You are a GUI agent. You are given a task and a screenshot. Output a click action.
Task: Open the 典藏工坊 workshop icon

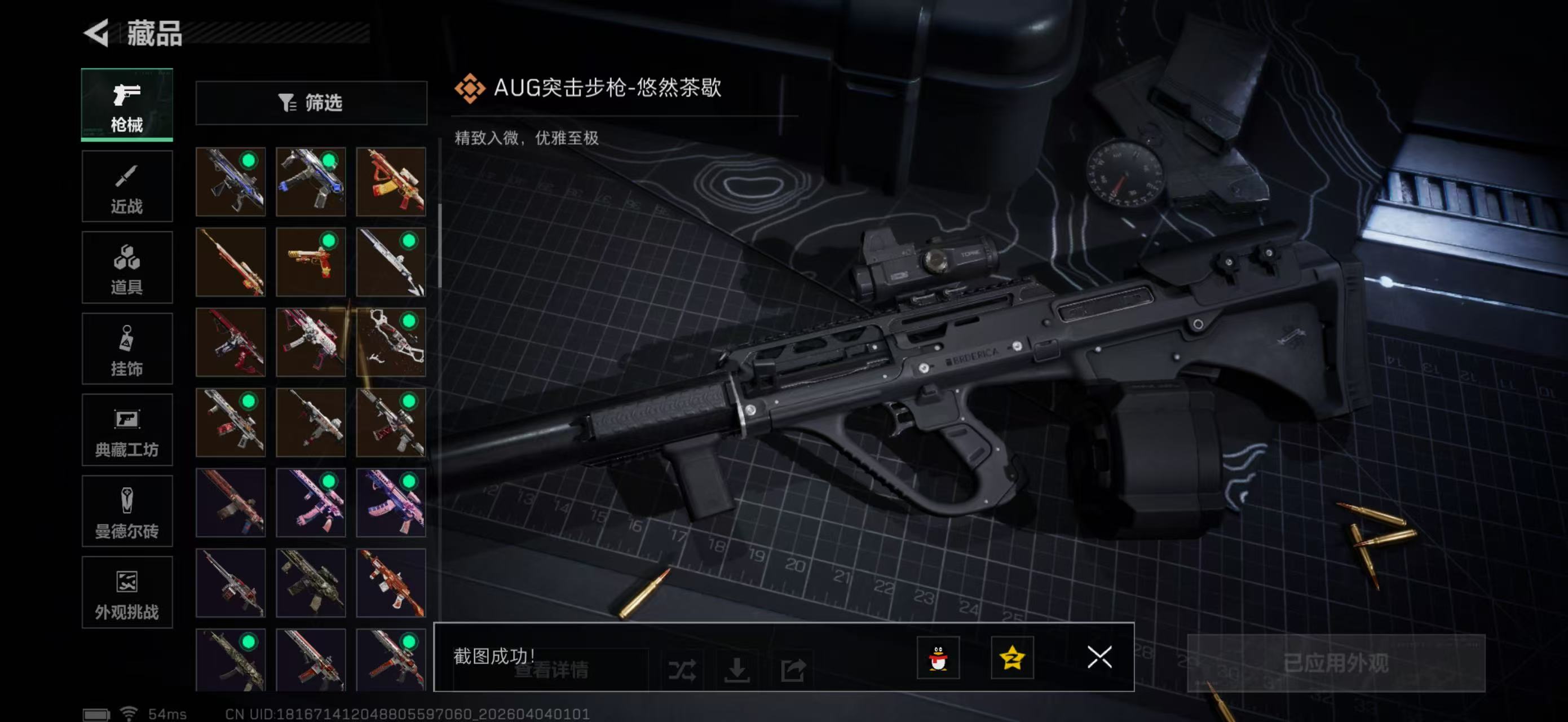click(x=127, y=430)
